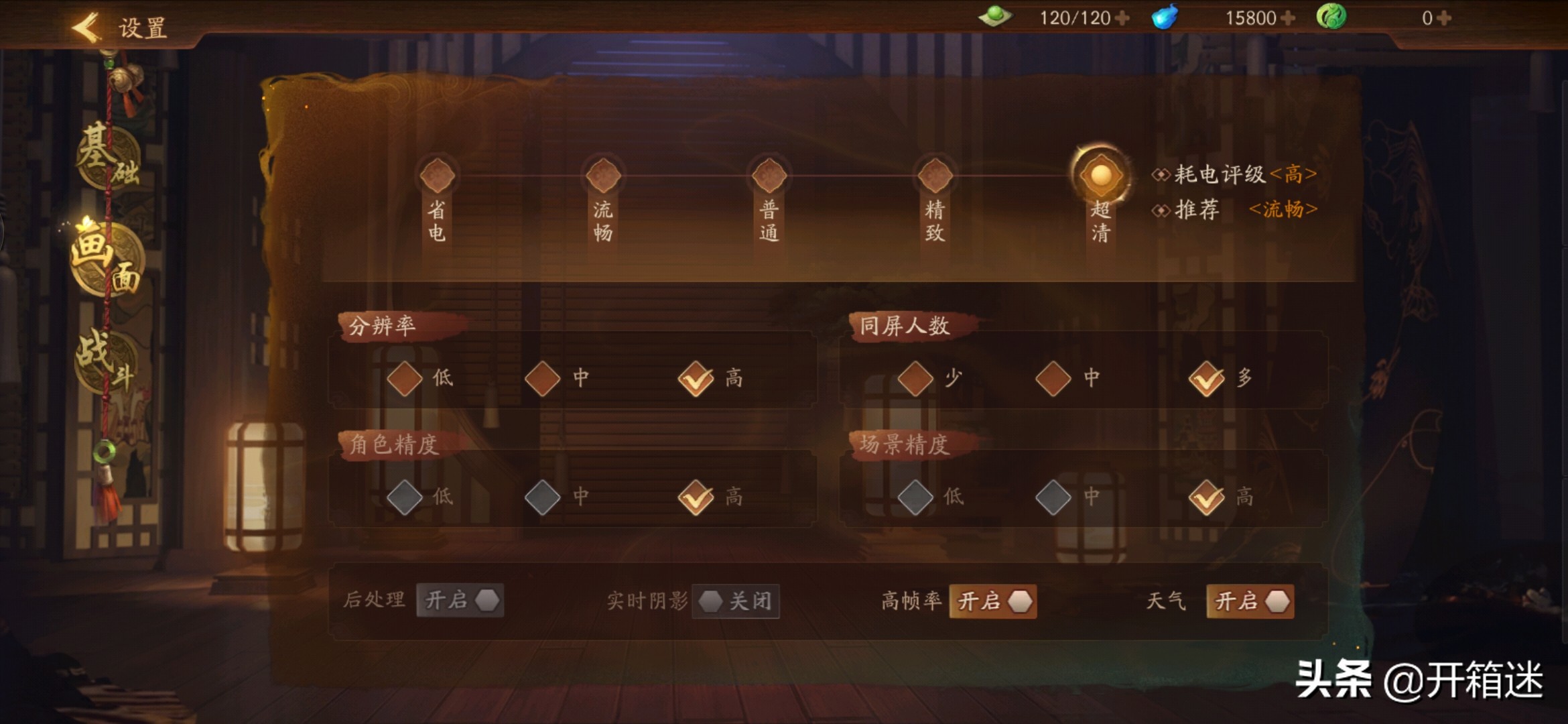Screen dimensions: 1568x724
Task: Enable 实时阴影 by clicking its switch
Action: point(735,602)
